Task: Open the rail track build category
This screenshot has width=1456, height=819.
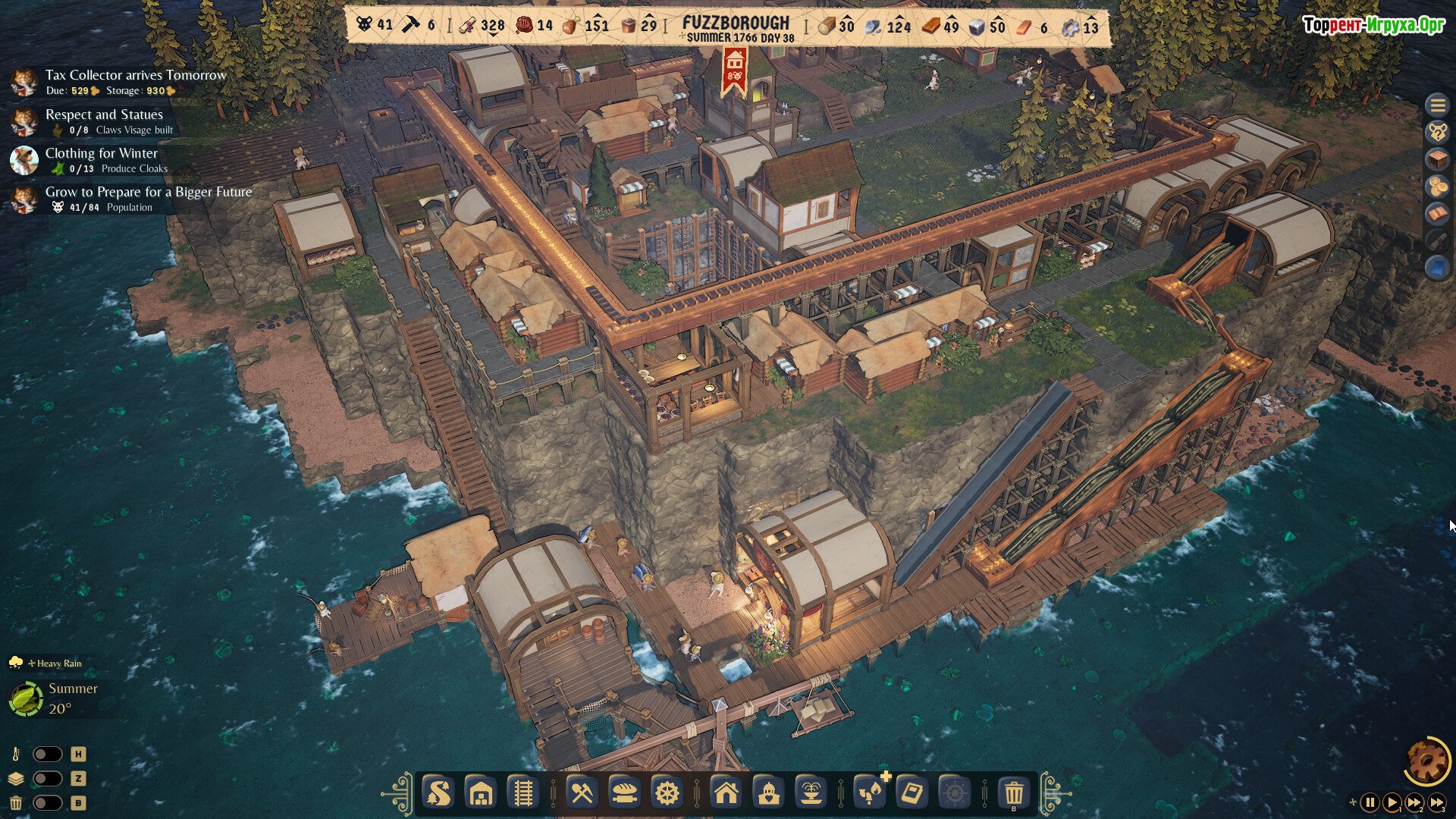Action: [522, 794]
